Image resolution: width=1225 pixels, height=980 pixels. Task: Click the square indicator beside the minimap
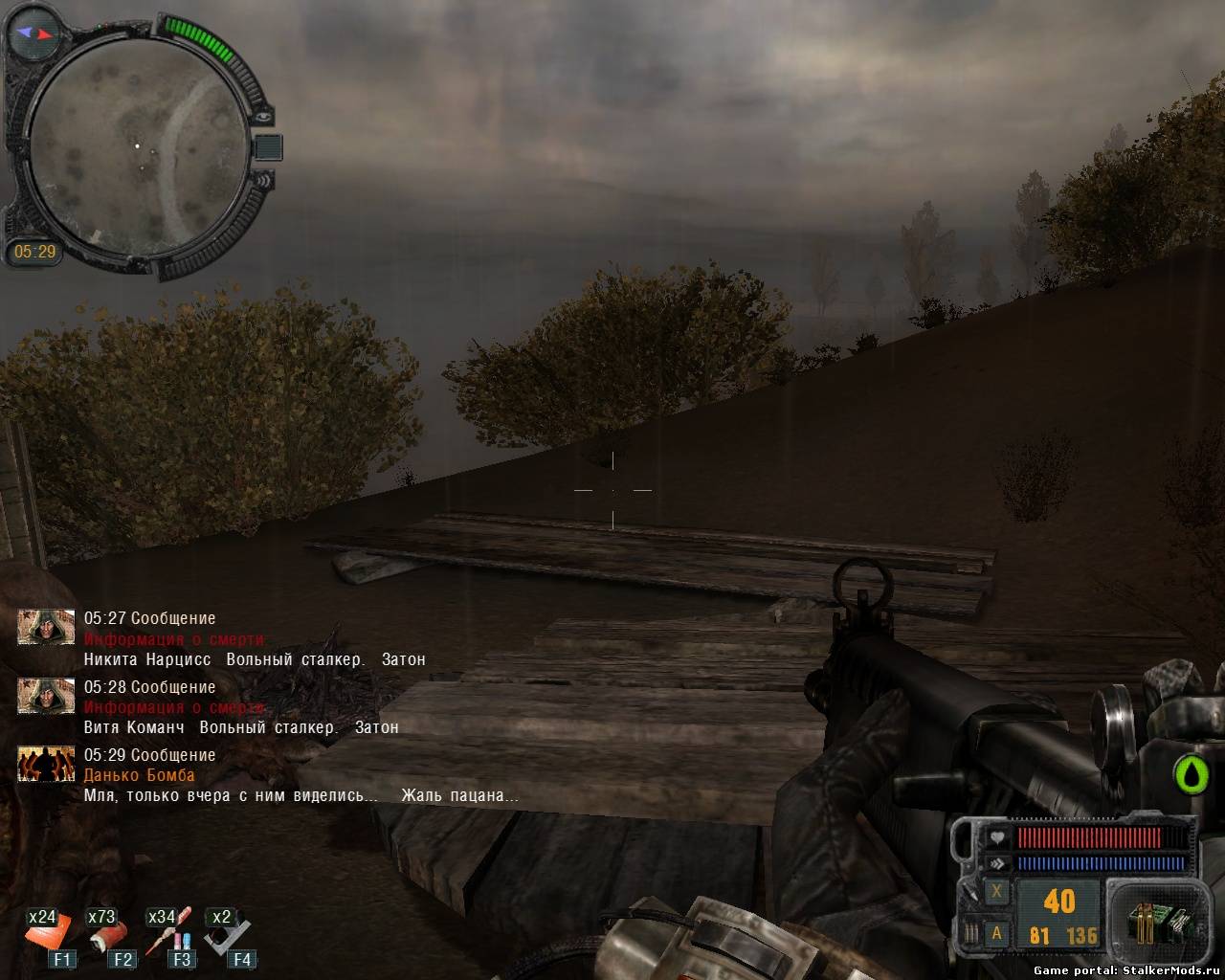tap(268, 147)
